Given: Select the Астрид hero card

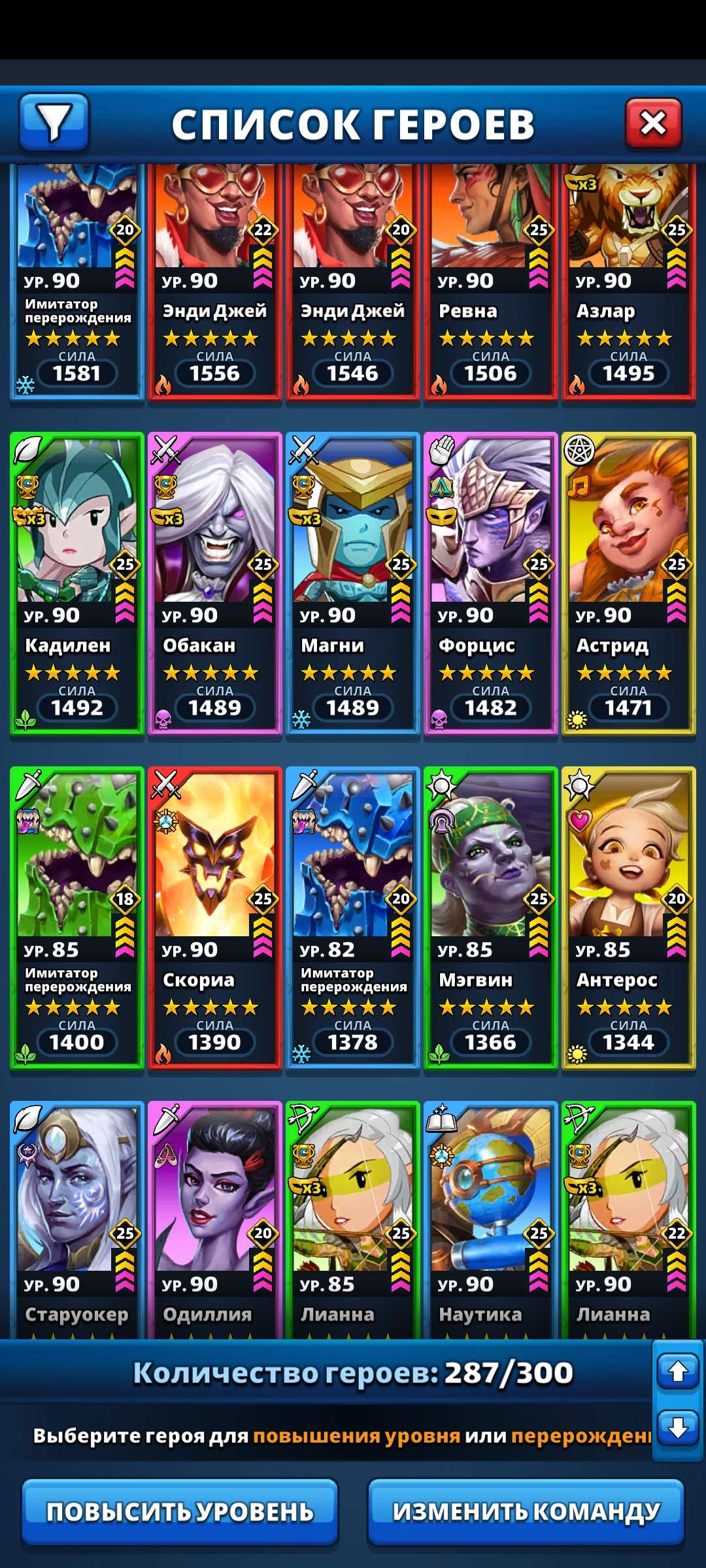Looking at the screenshot, I should 628,583.
